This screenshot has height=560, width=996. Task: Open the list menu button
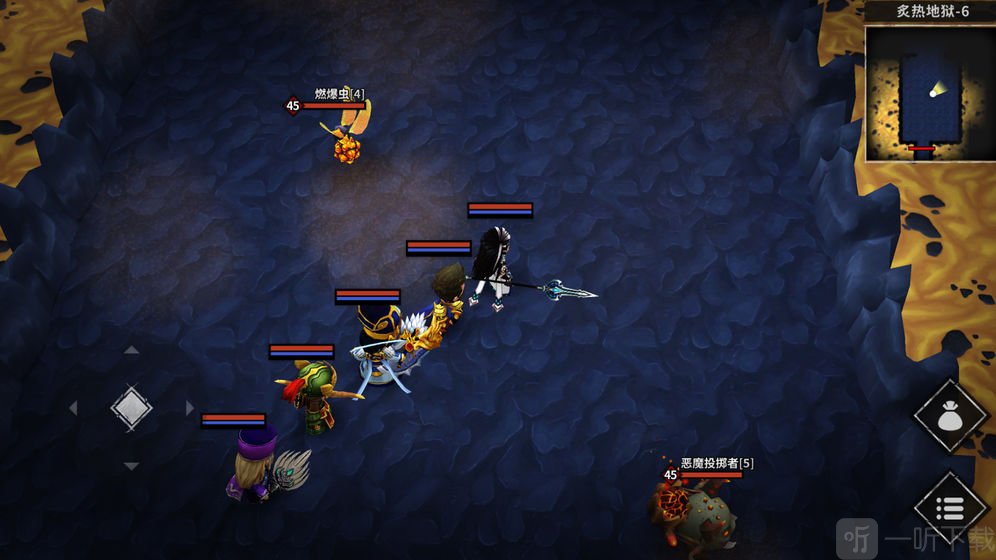[x=950, y=508]
